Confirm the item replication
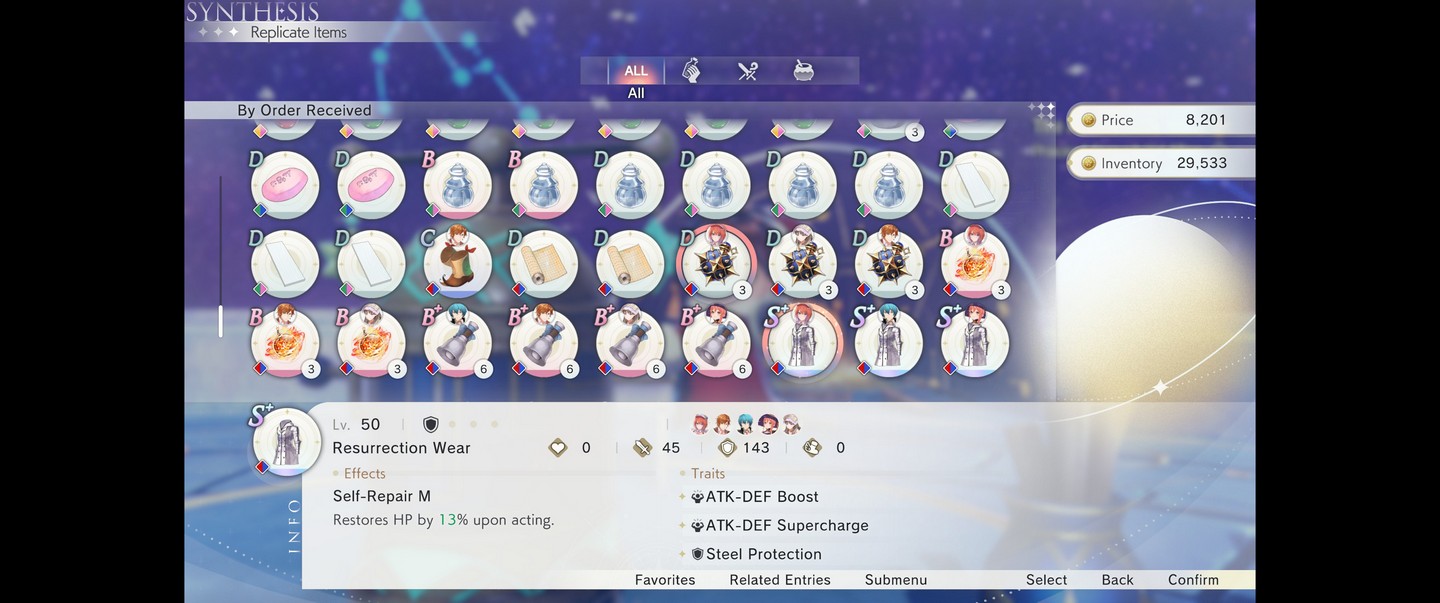1440x603 pixels. pyautogui.click(x=1193, y=580)
